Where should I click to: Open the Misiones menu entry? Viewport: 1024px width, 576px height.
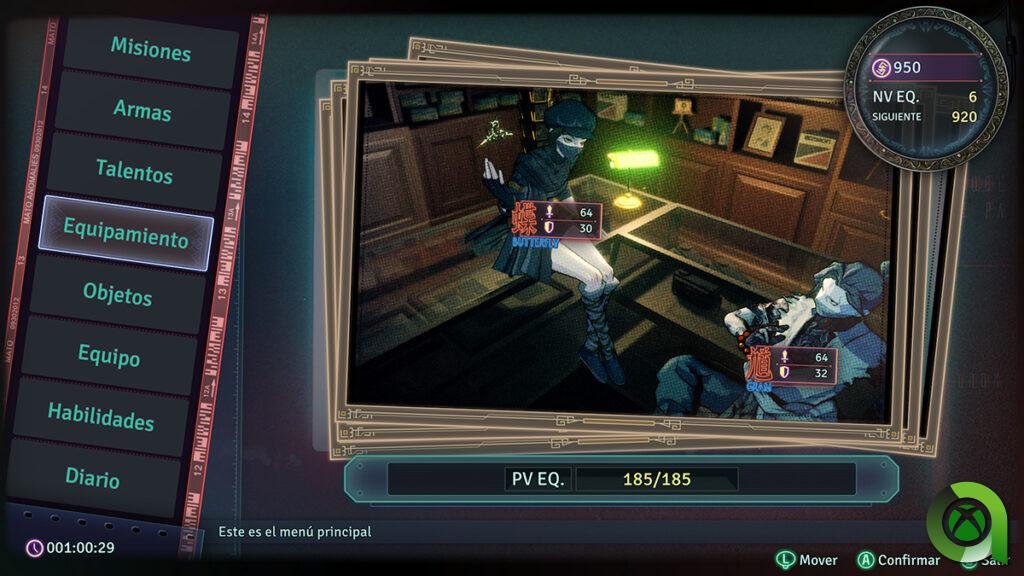[x=151, y=48]
